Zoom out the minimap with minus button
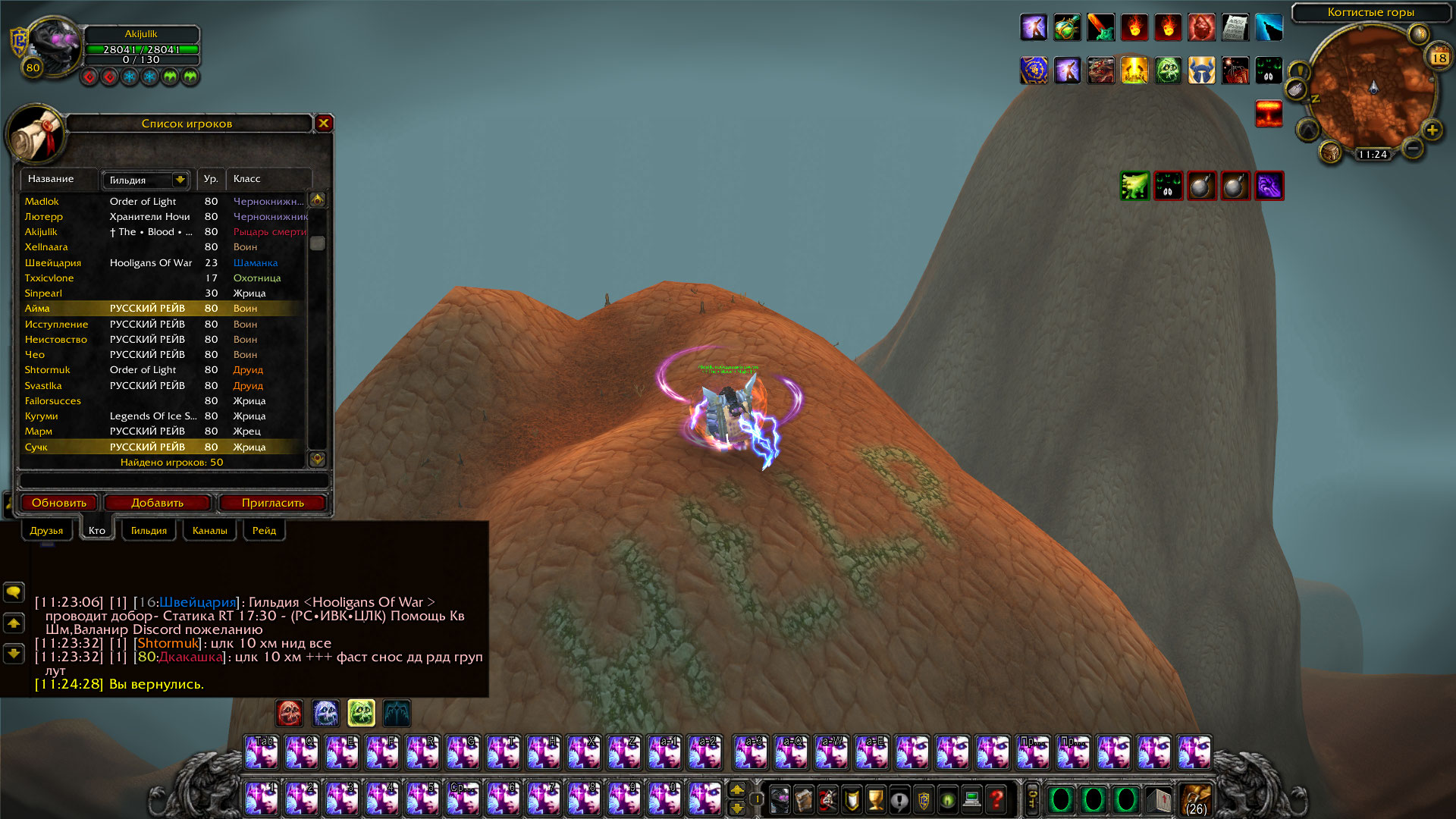 (x=1412, y=148)
